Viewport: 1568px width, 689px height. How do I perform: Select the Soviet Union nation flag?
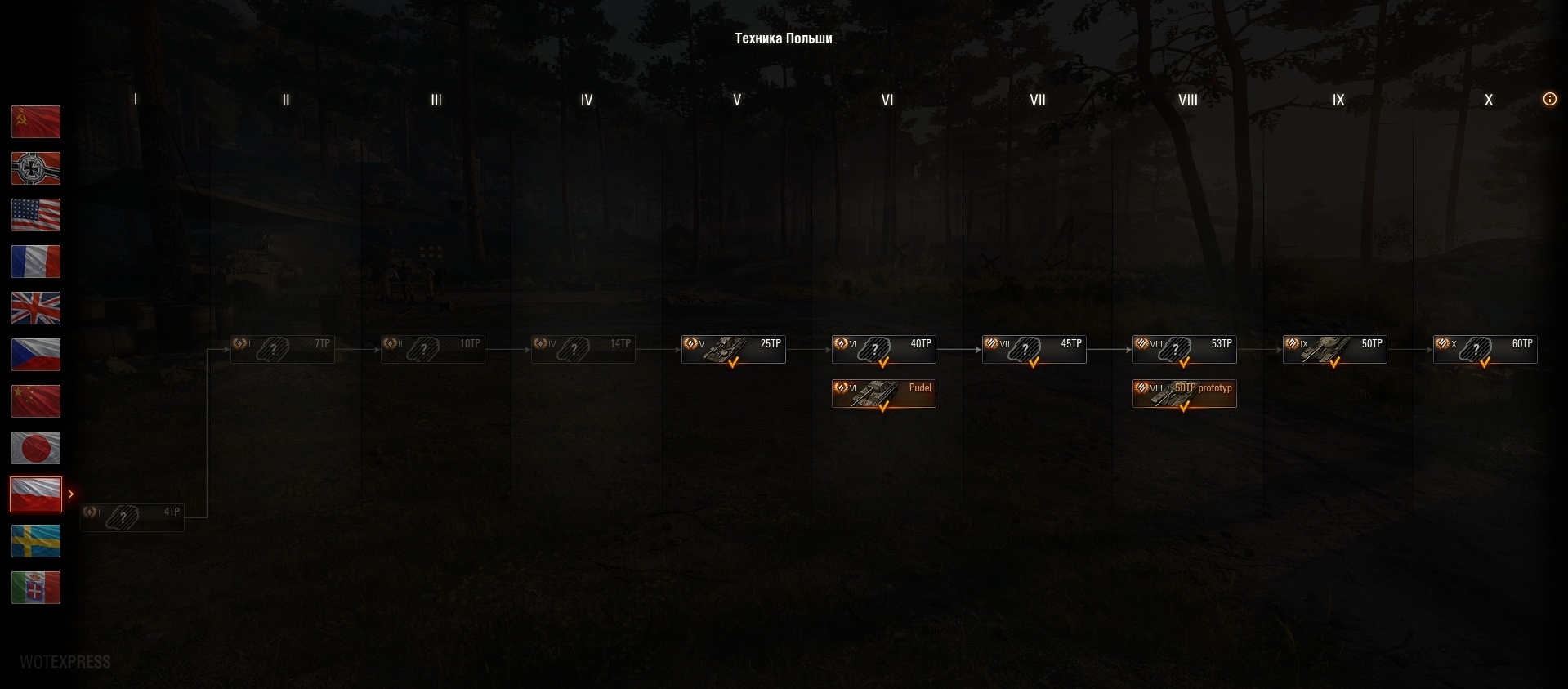(x=36, y=122)
